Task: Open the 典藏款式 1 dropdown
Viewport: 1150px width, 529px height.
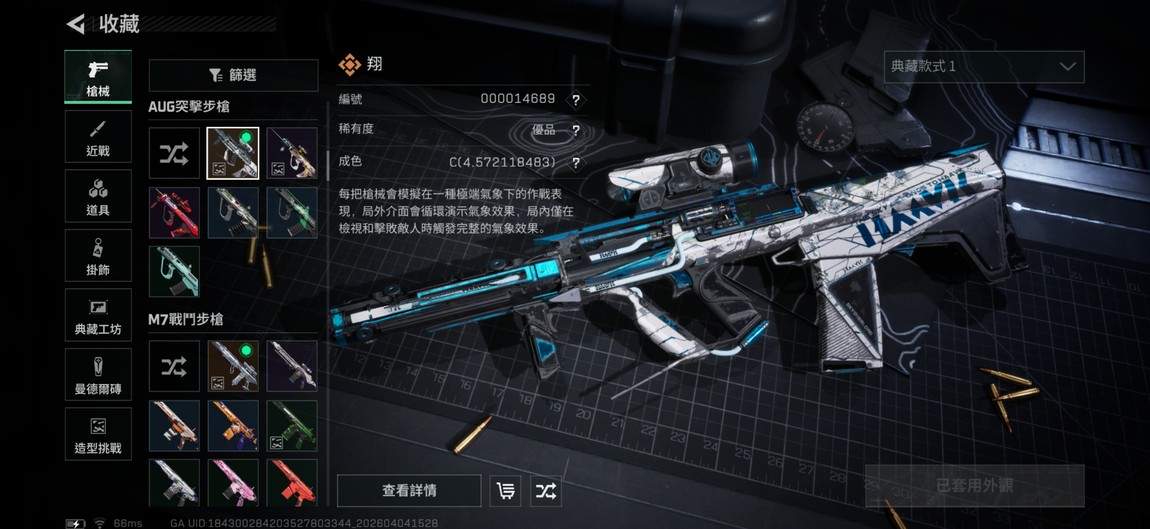Action: [x=984, y=67]
